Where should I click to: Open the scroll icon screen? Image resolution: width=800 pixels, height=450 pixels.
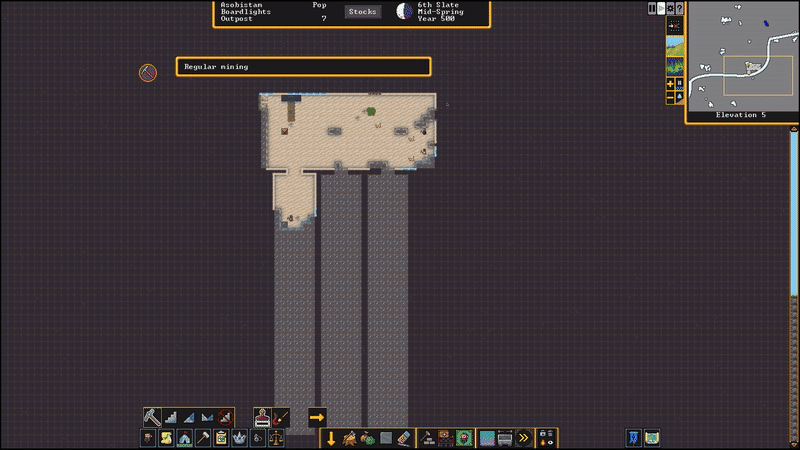coord(166,438)
